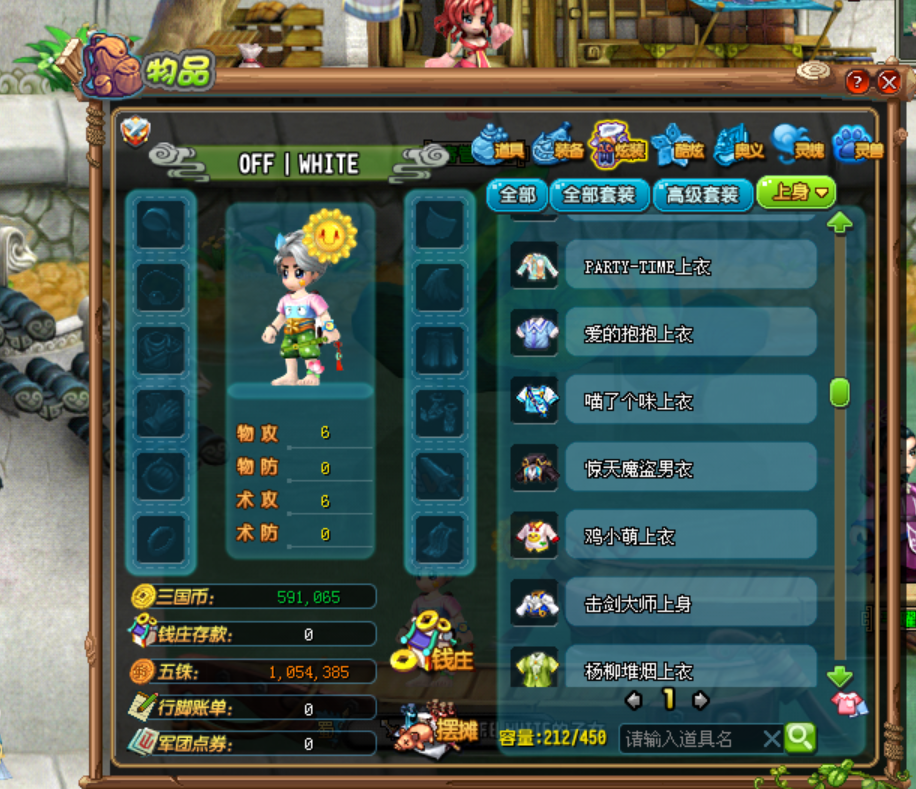Switch to the 灵魂 tab
The image size is (916, 789).
(797, 148)
